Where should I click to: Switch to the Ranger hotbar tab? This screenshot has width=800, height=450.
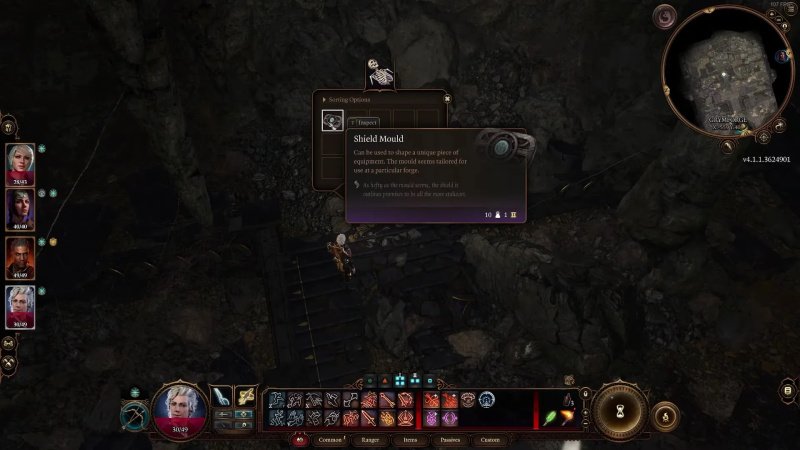pyautogui.click(x=370, y=439)
